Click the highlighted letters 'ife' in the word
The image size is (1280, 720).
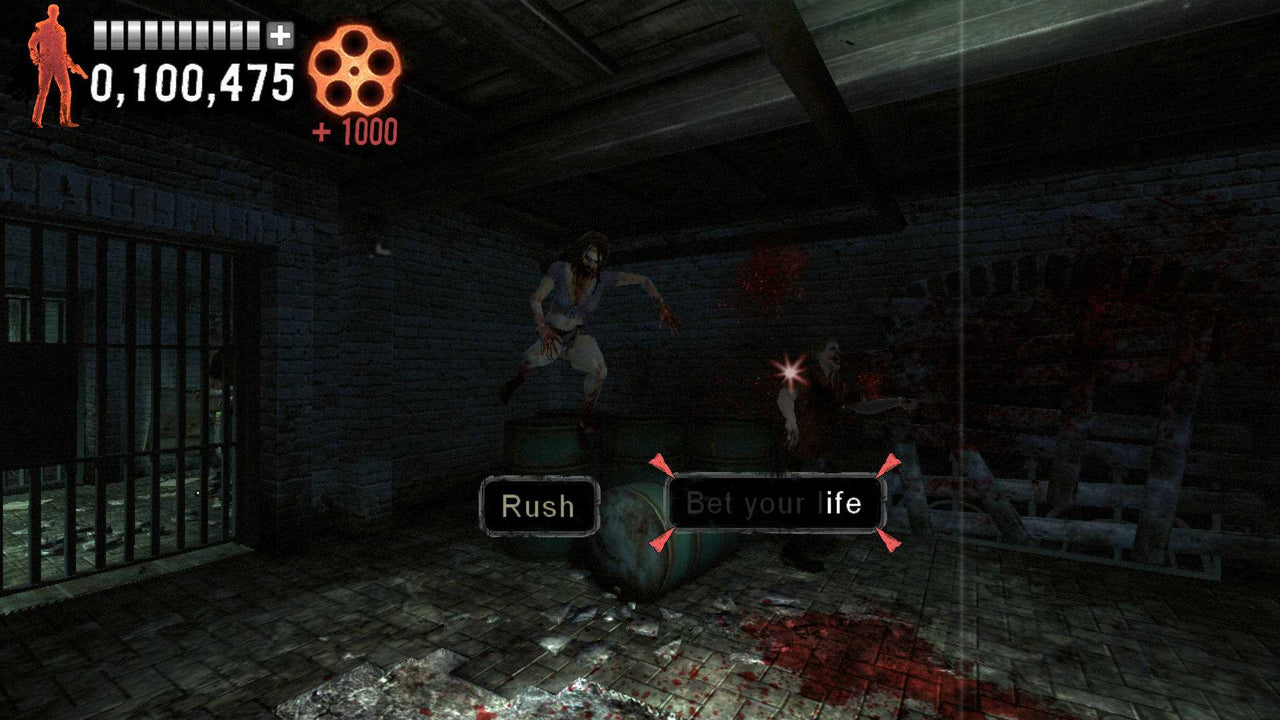pos(845,504)
